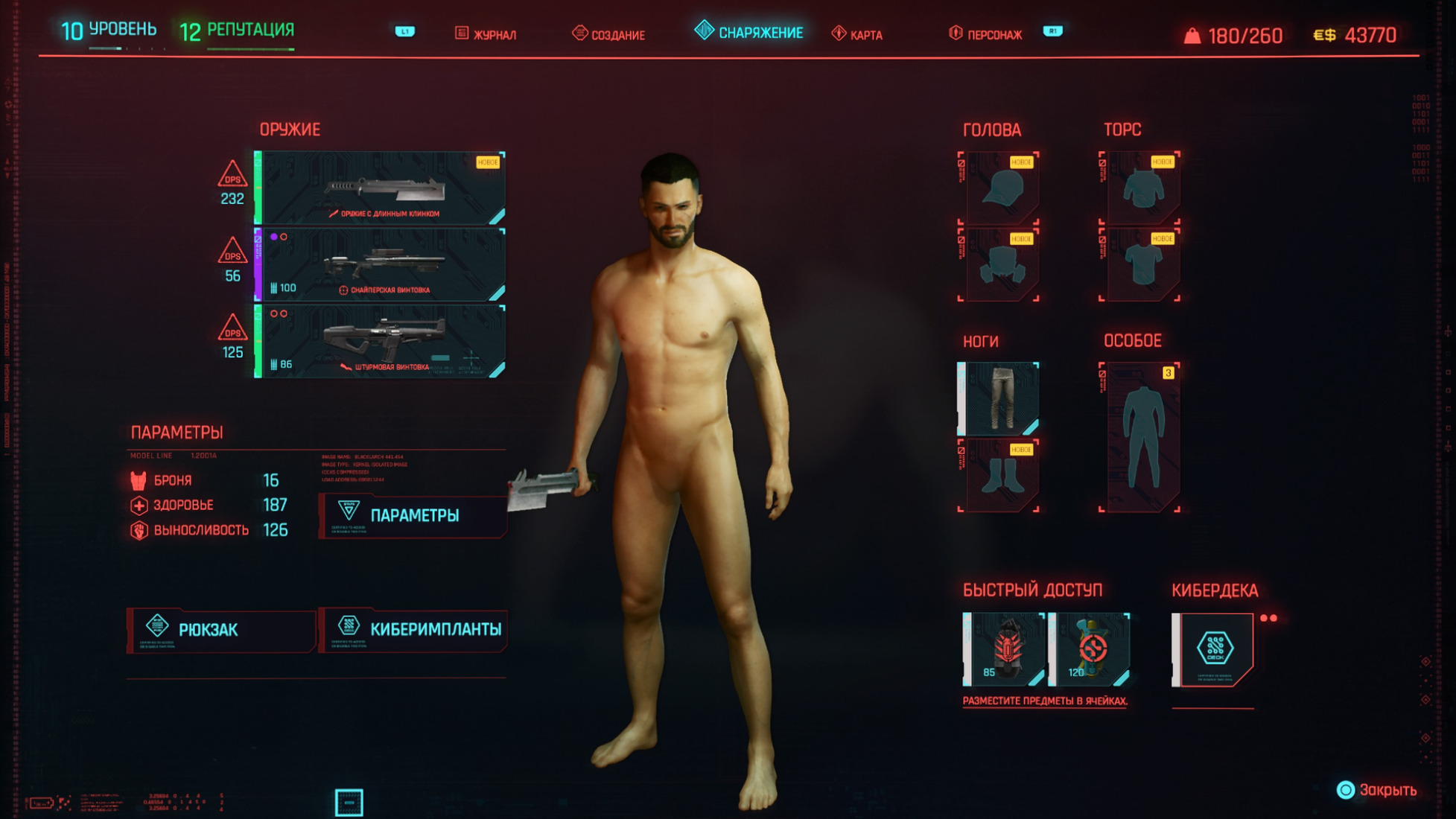Select the long blade weapon slot
The height and width of the screenshot is (819, 1456).
[x=381, y=188]
